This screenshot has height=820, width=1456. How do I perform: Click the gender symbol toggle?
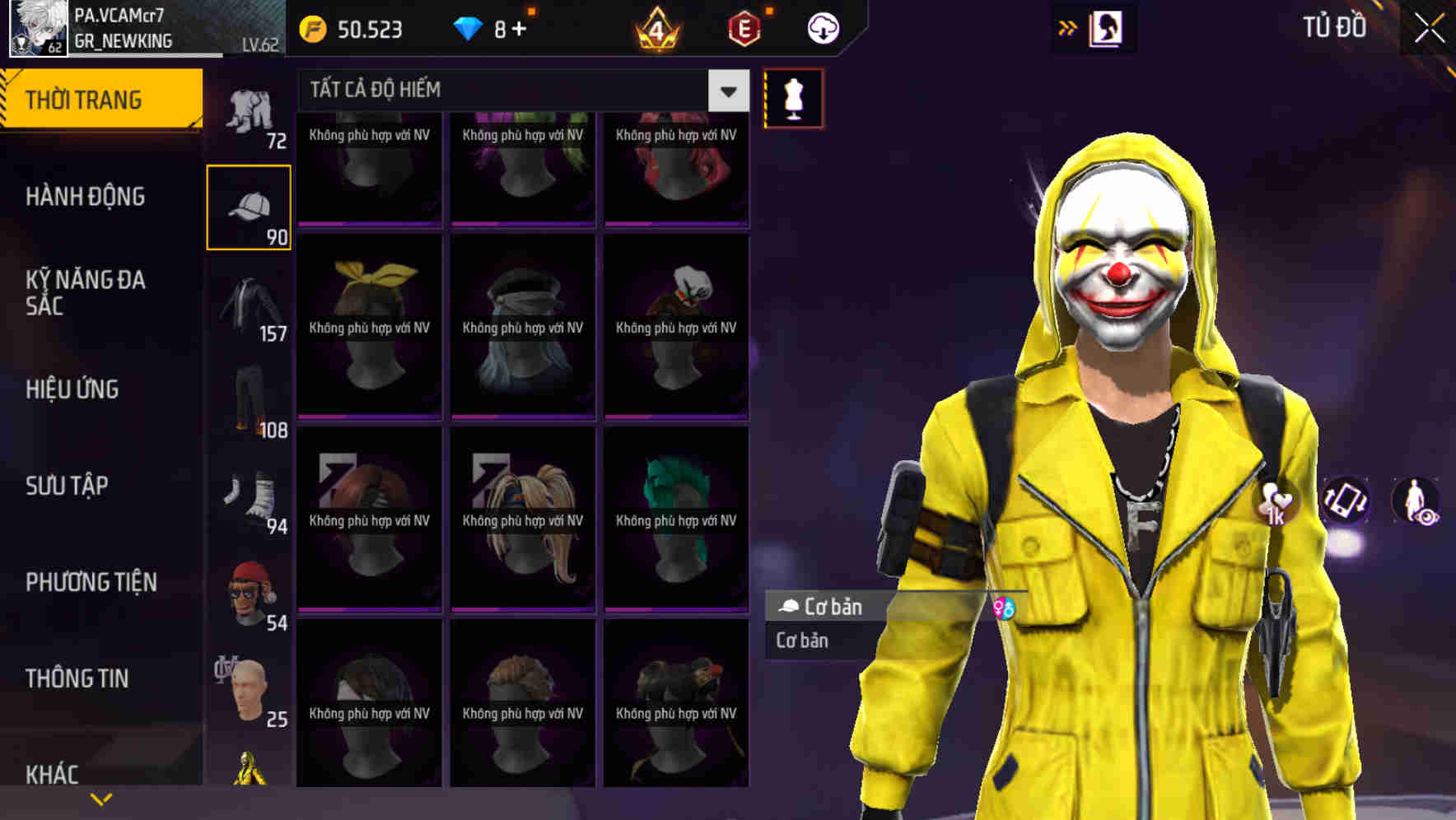click(1006, 609)
